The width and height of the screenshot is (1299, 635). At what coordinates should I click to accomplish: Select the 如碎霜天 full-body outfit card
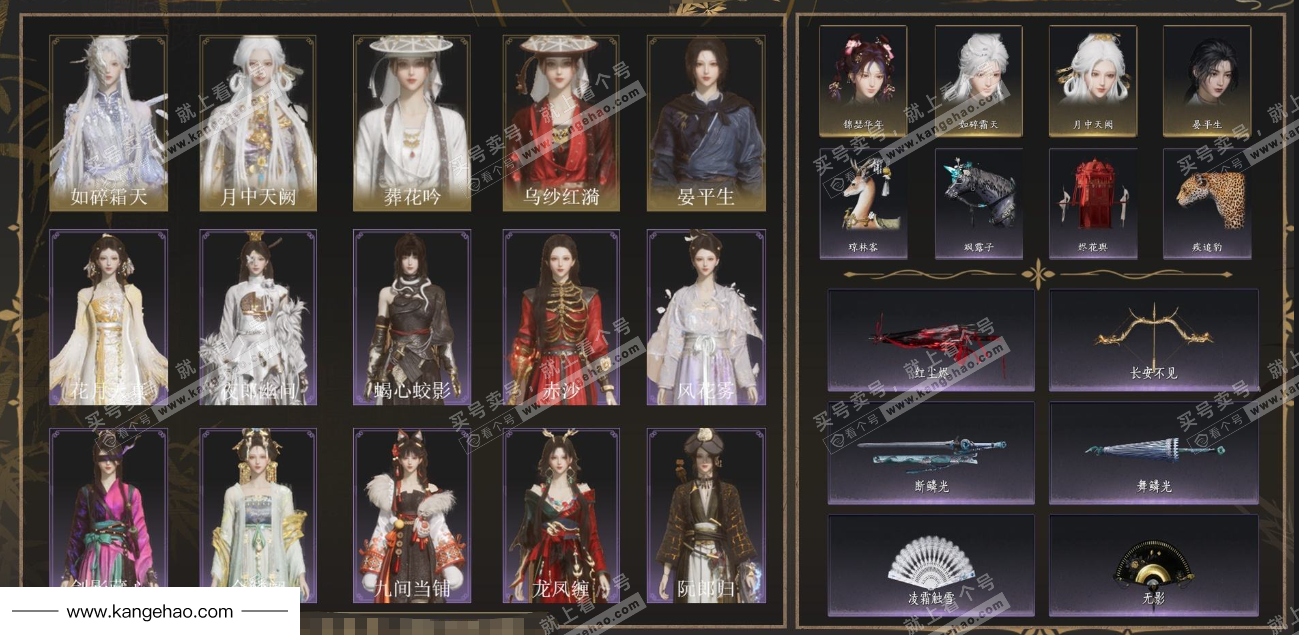click(x=109, y=123)
